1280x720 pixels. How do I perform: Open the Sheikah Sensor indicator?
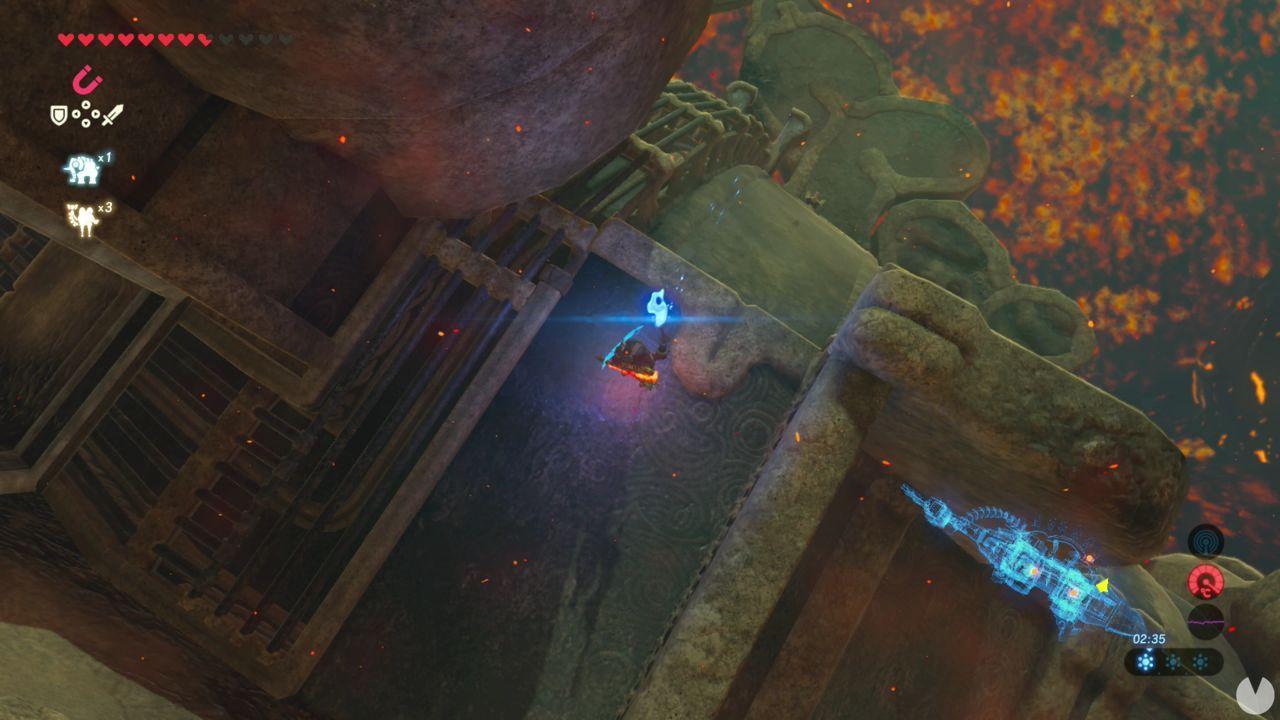click(1206, 540)
